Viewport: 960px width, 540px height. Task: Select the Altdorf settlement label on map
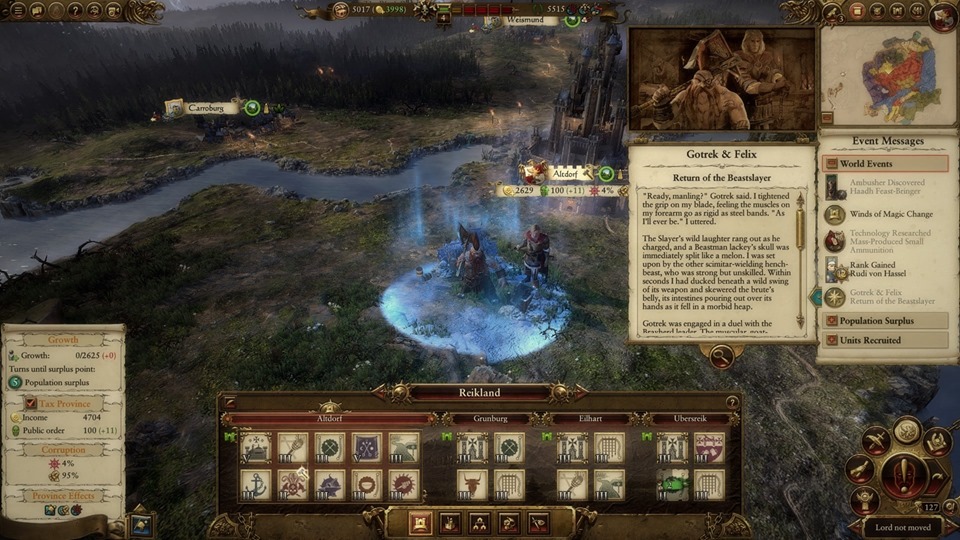pos(565,172)
